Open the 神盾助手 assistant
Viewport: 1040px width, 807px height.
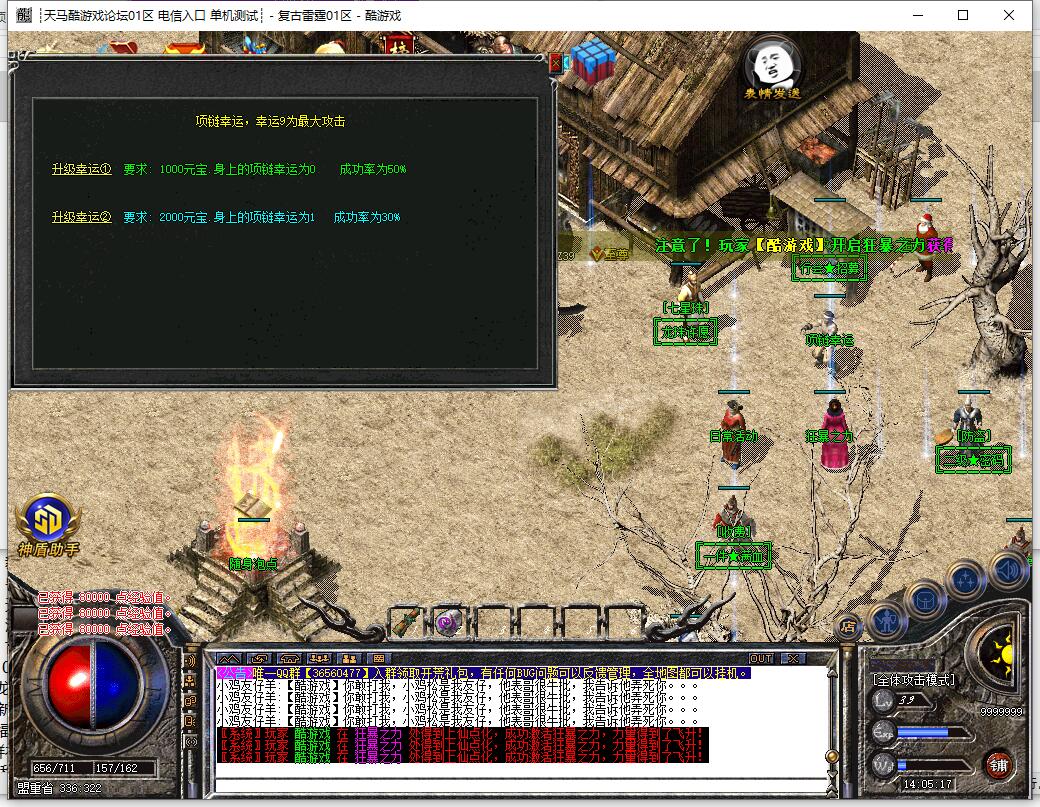click(47, 523)
